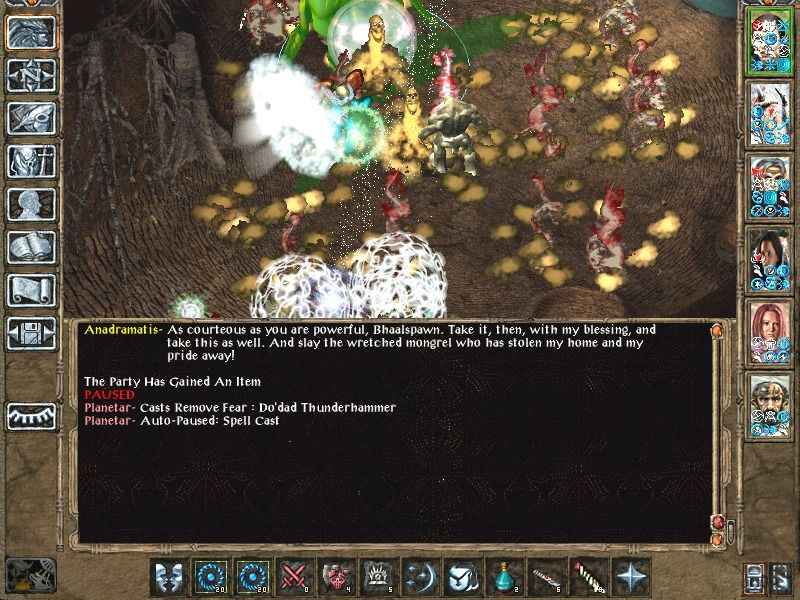
Task: Select the dark-haired woman's portrait
Action: 772,260
